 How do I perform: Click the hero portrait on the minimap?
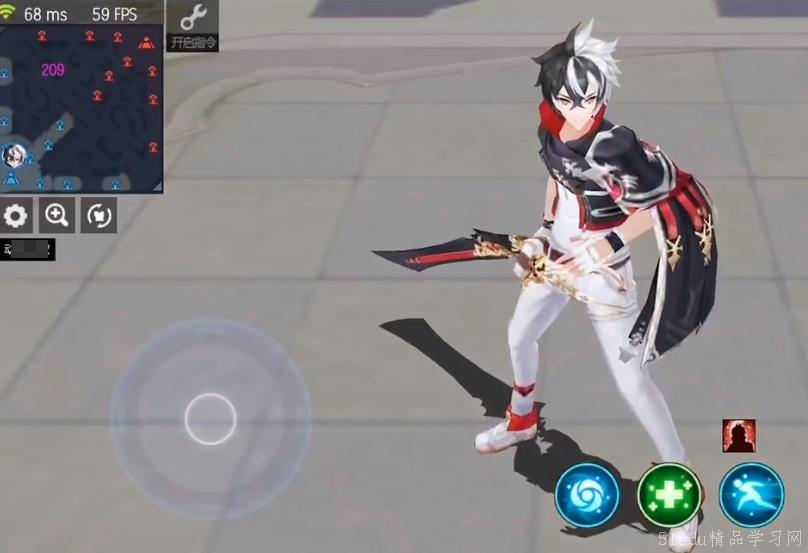pyautogui.click(x=13, y=155)
